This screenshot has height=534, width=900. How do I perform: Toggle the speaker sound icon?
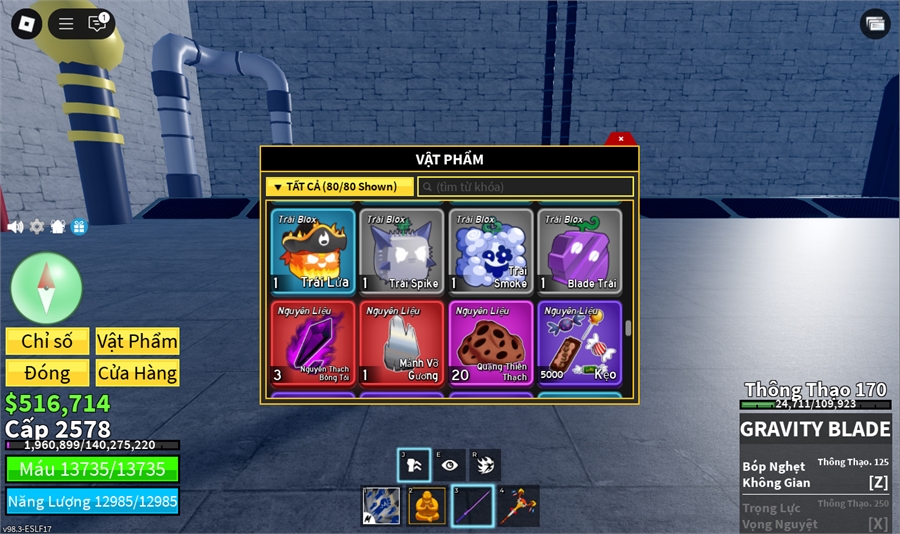pos(15,227)
